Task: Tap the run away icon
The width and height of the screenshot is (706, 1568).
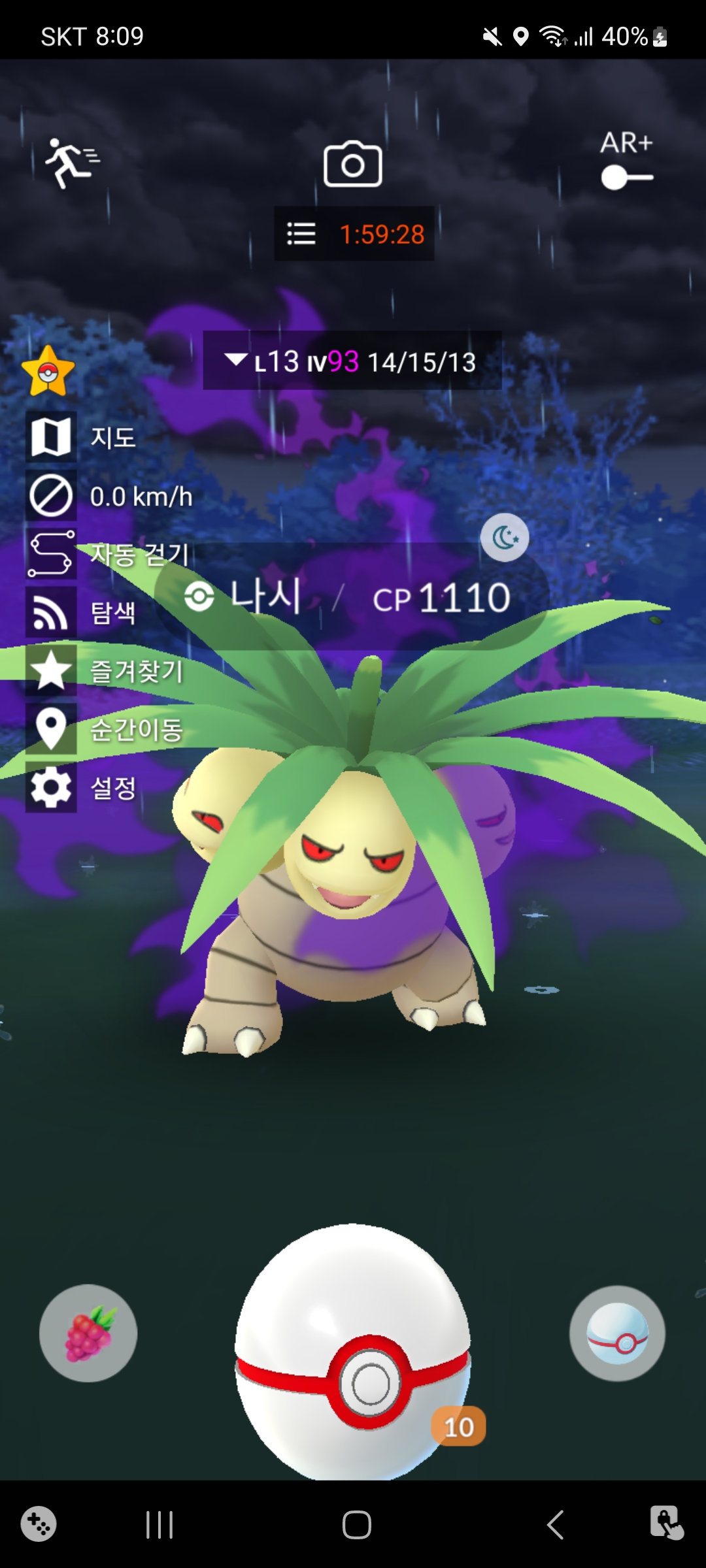Action: tap(71, 163)
